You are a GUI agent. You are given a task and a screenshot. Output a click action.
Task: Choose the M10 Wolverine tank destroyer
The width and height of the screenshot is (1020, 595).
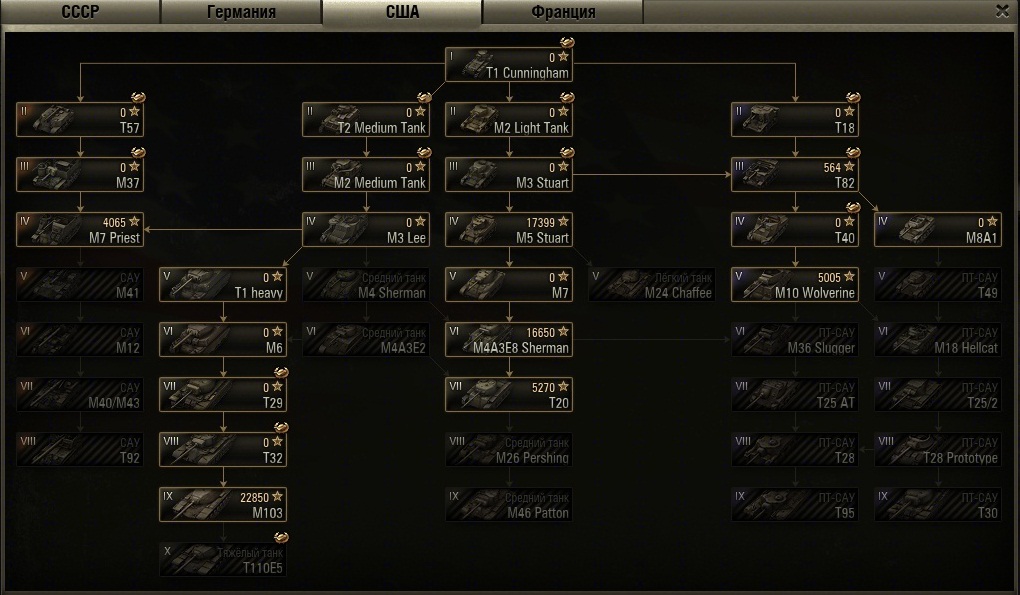coord(795,285)
